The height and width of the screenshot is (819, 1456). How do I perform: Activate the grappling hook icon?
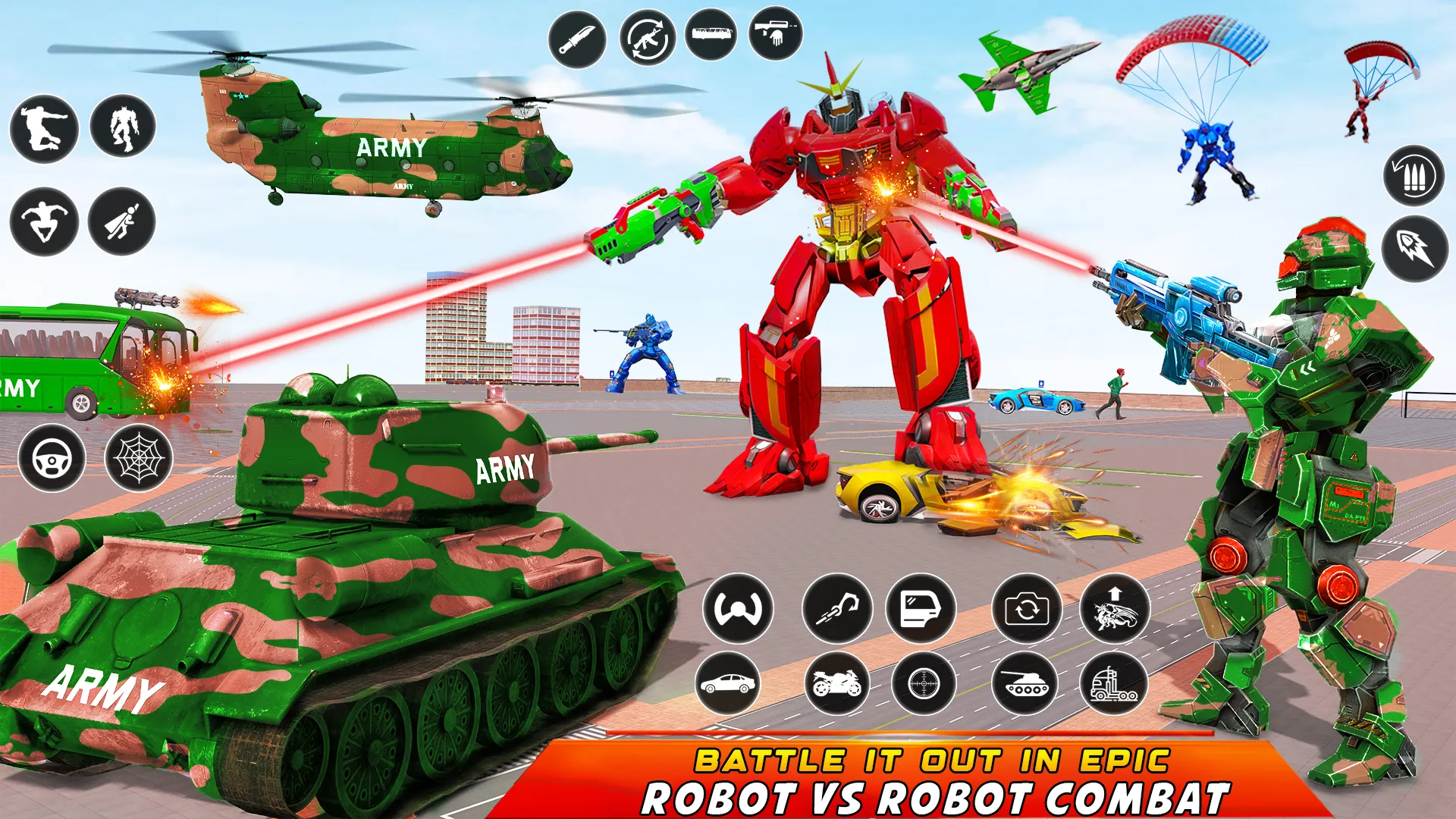coord(836,610)
